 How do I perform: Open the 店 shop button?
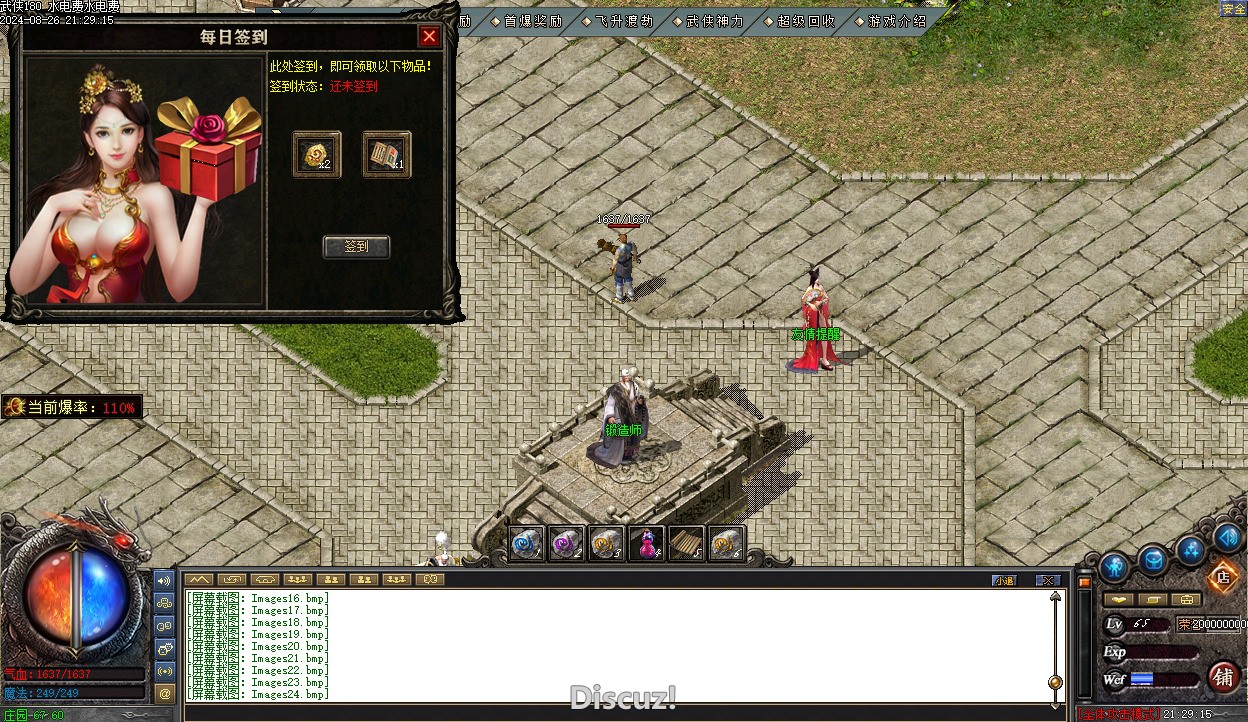[1221, 576]
